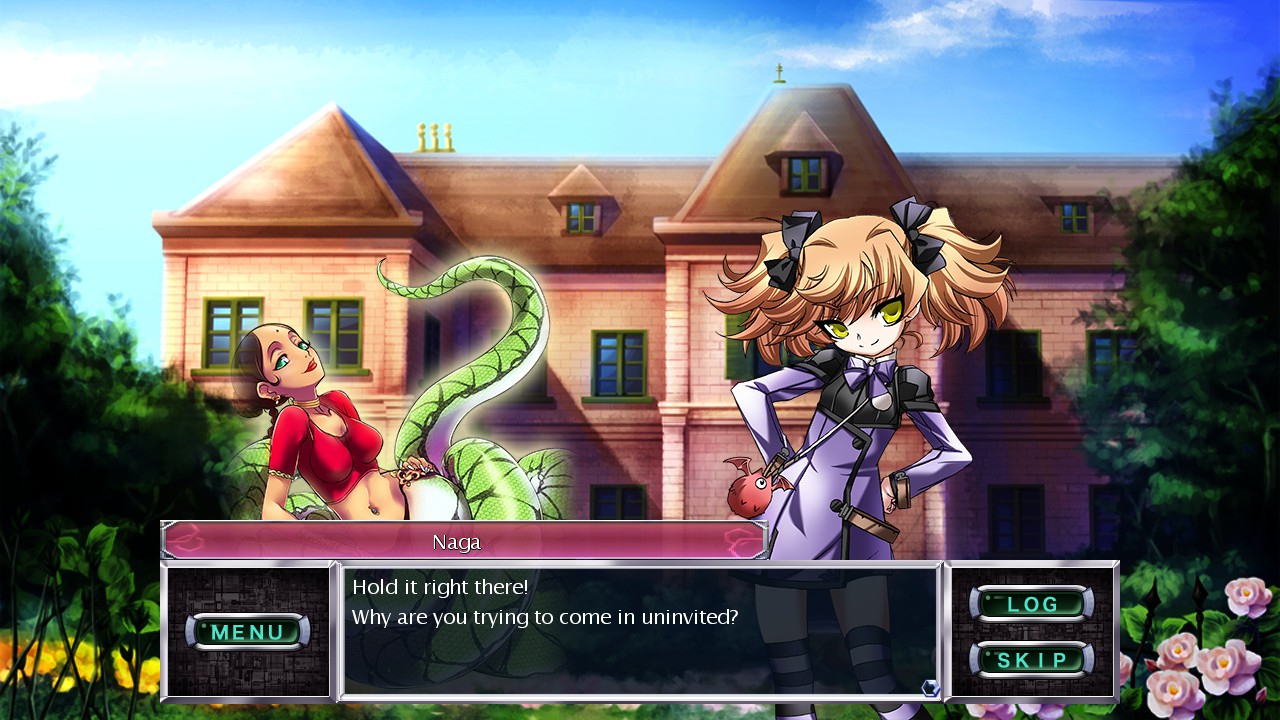Open the game MENU
1280x720 pixels.
[248, 632]
